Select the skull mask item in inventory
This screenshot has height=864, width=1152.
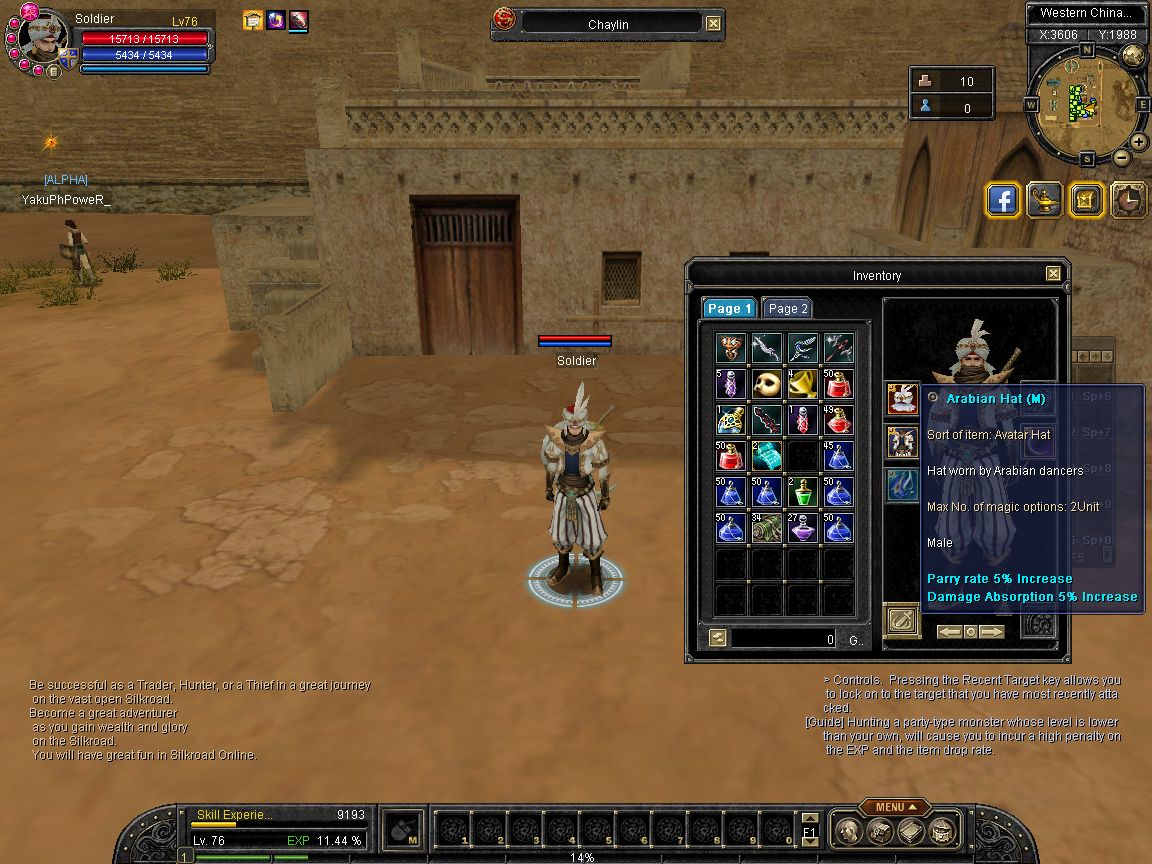tap(767, 384)
